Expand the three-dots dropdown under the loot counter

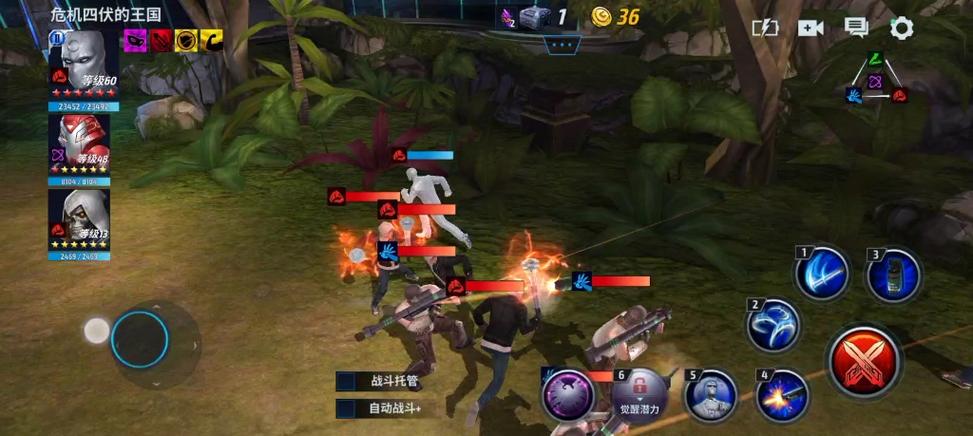pyautogui.click(x=561, y=44)
